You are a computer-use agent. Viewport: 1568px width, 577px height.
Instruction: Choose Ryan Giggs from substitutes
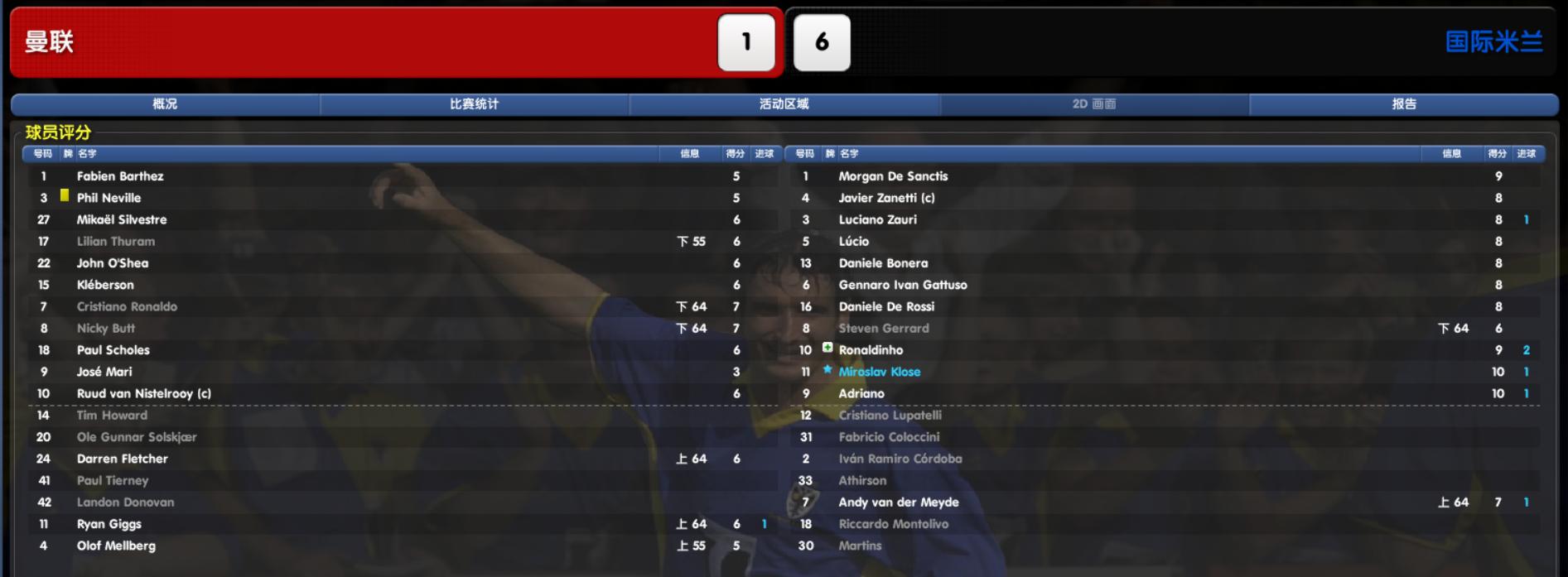pos(109,524)
